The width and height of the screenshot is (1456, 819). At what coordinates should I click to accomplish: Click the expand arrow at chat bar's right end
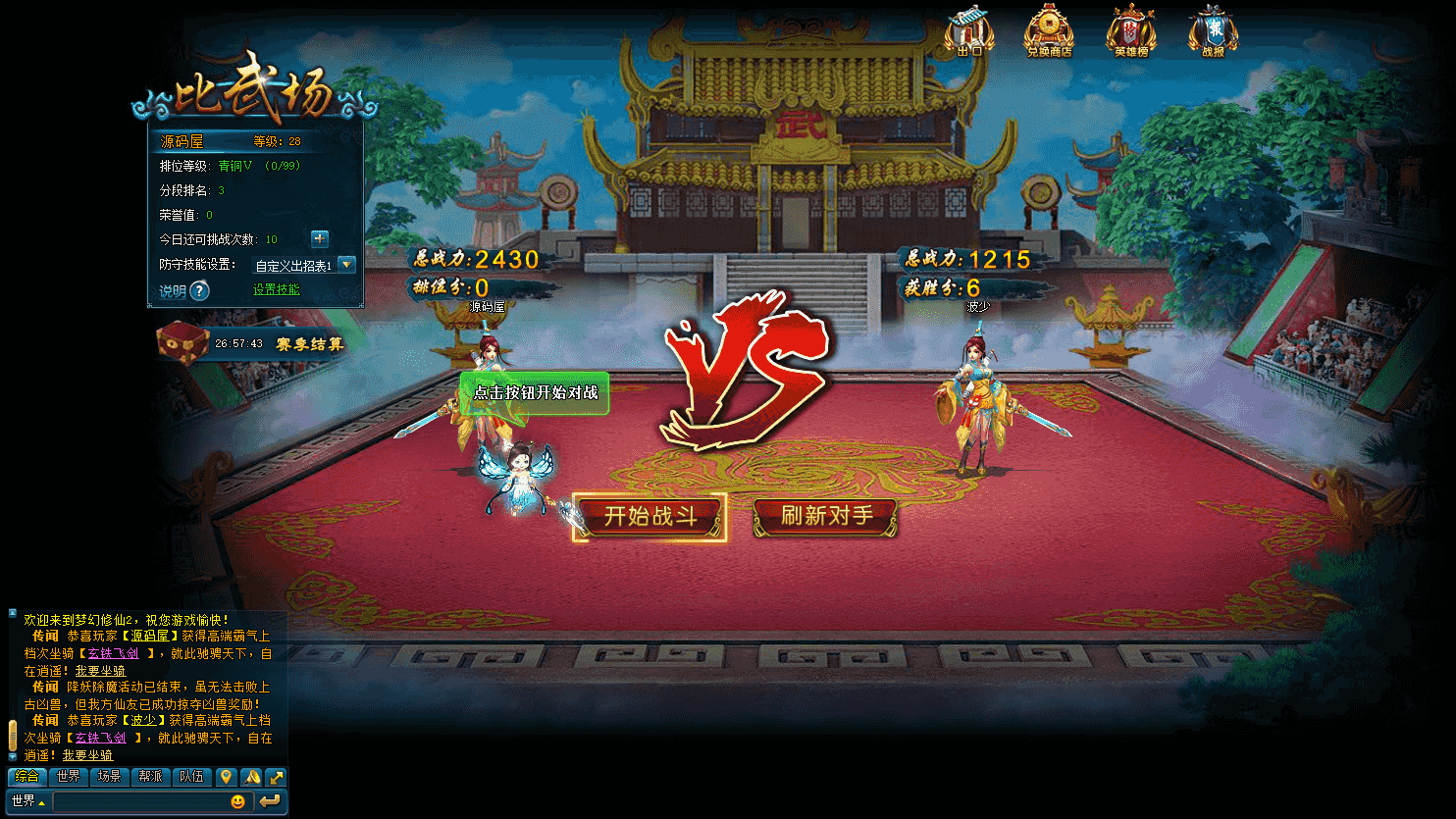click(x=279, y=775)
